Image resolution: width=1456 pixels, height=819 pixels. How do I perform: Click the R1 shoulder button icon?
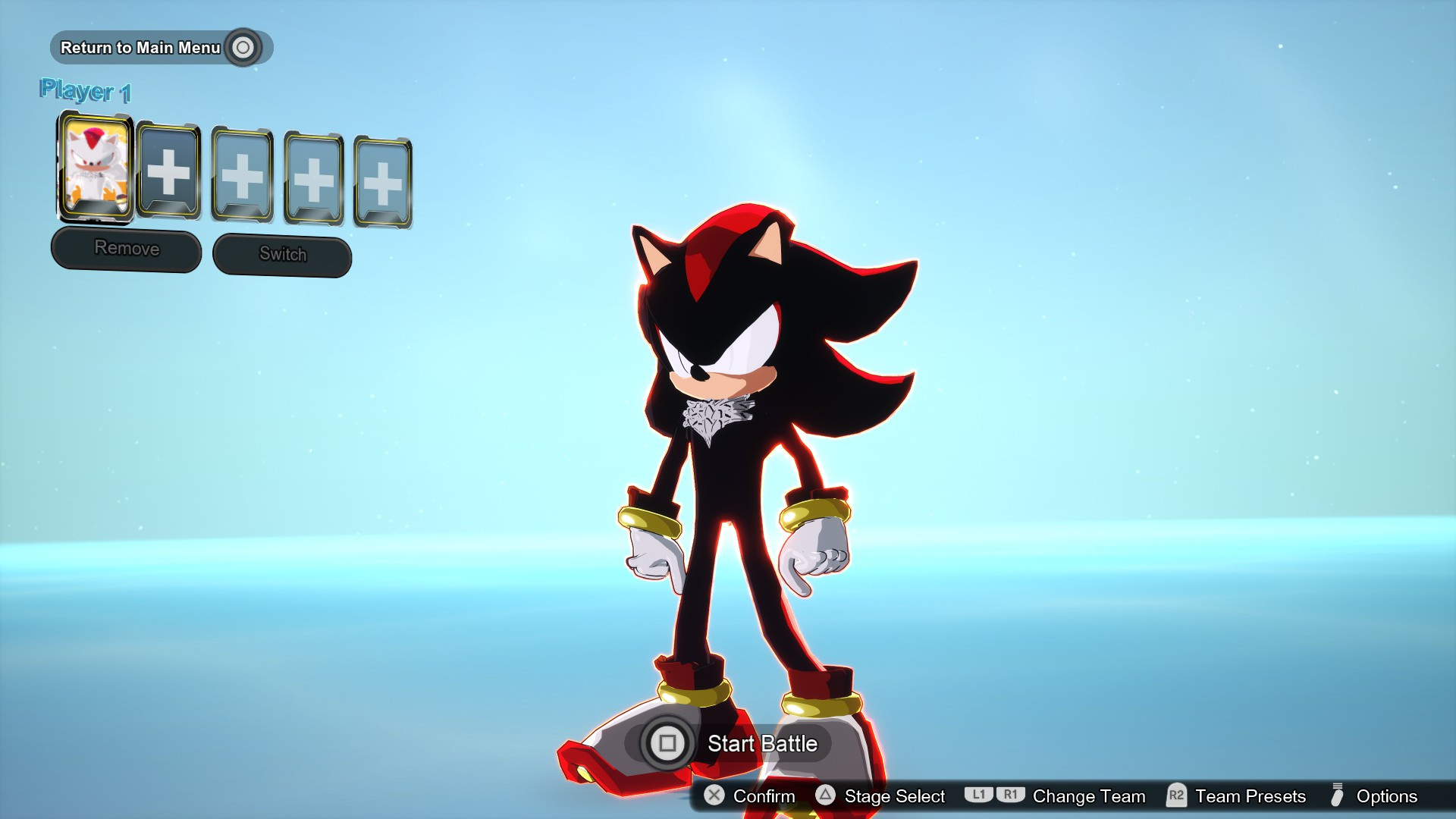pyautogui.click(x=1012, y=796)
